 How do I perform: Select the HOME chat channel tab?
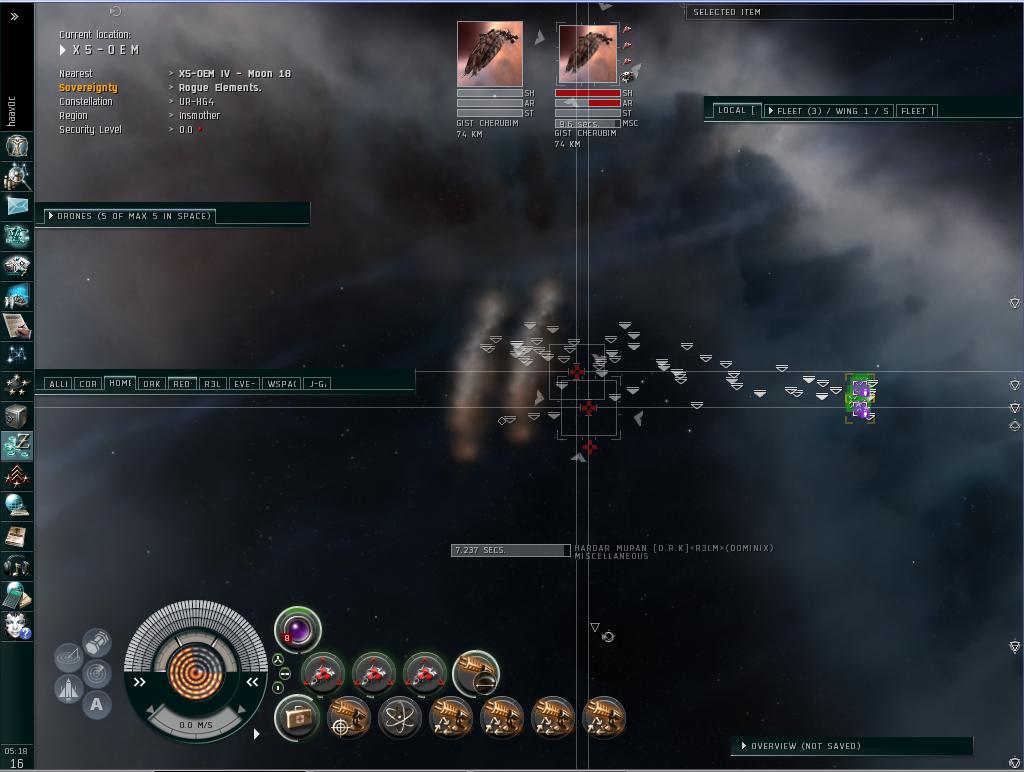[120, 383]
